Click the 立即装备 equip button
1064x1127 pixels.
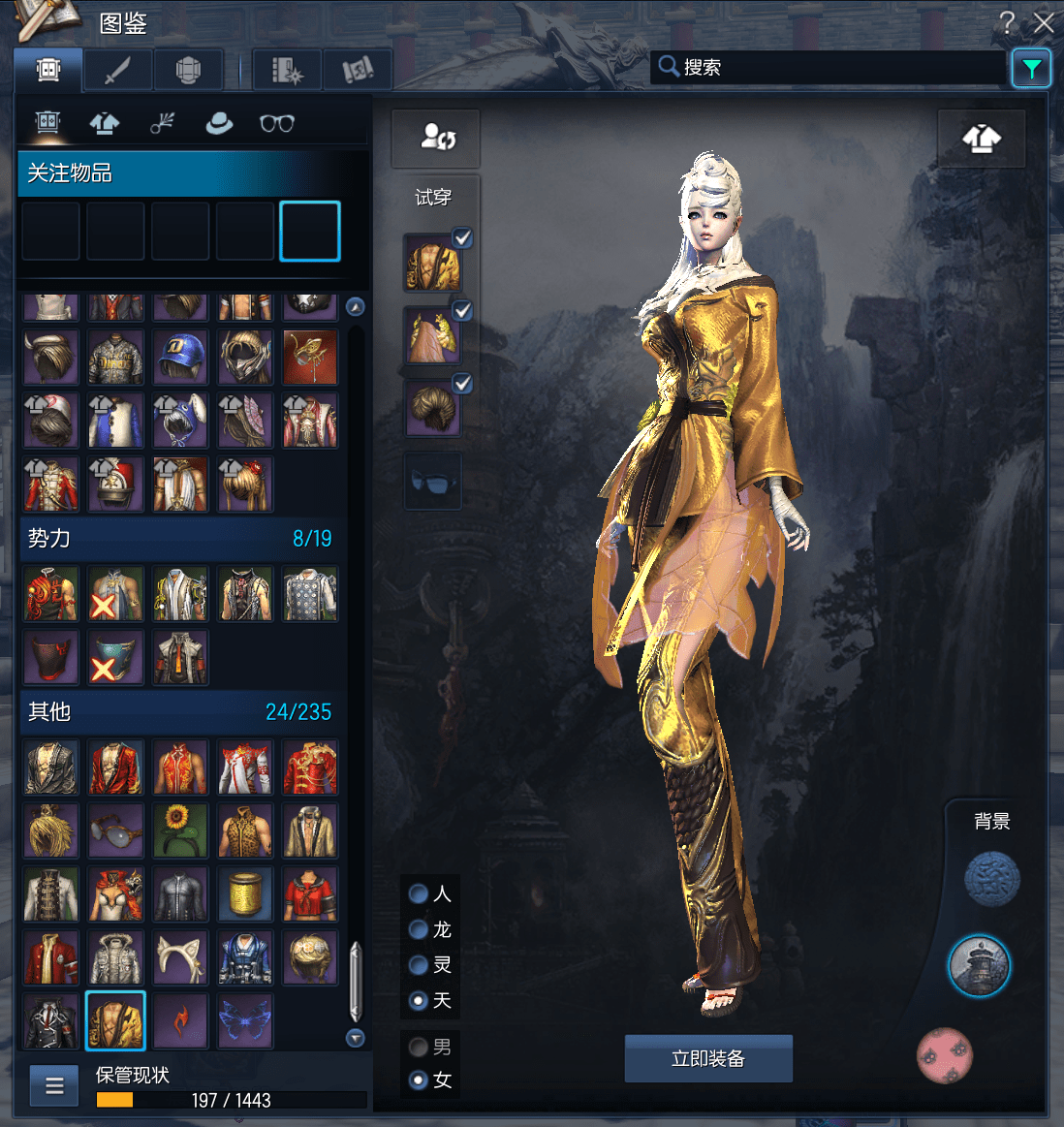pos(708,1058)
